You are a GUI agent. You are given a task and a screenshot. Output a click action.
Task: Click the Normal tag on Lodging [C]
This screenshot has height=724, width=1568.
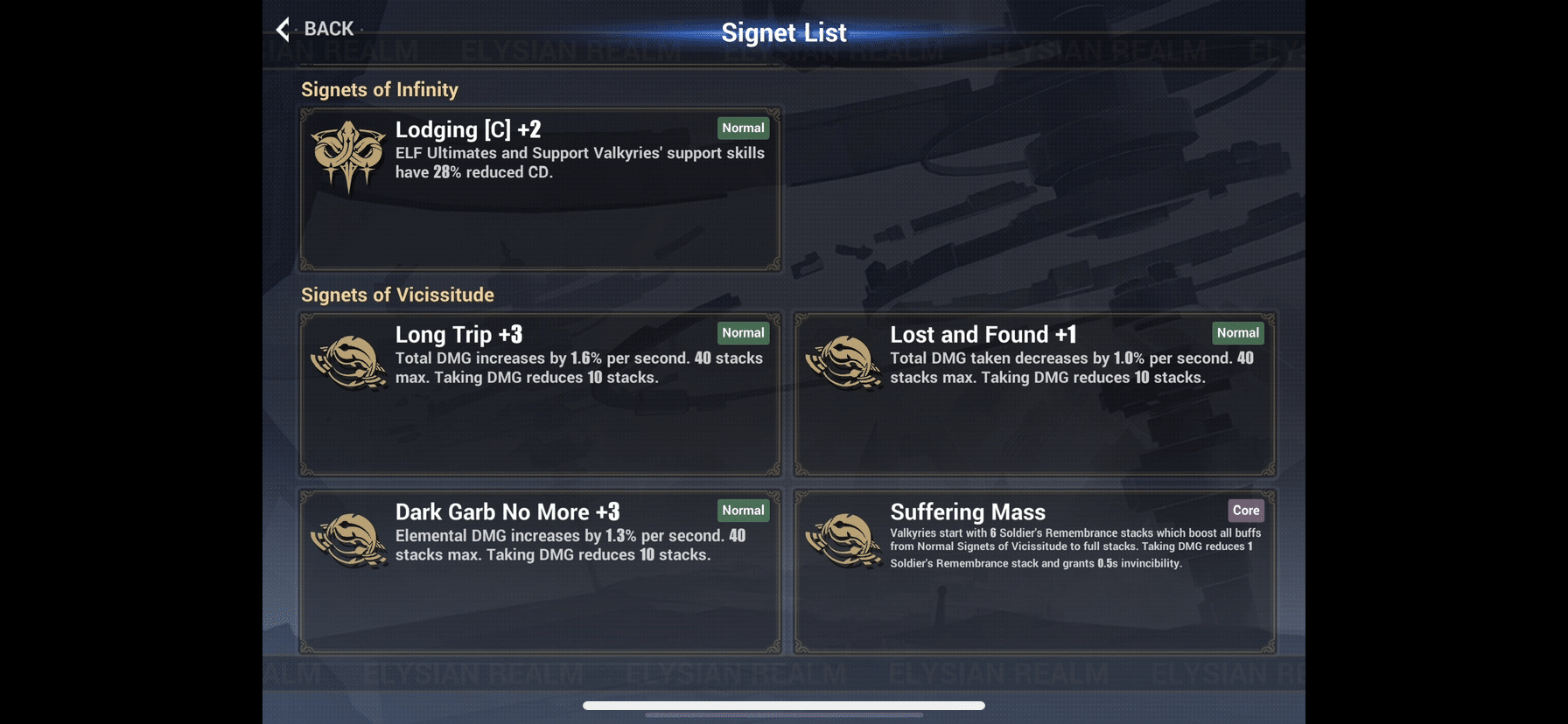[742, 128]
